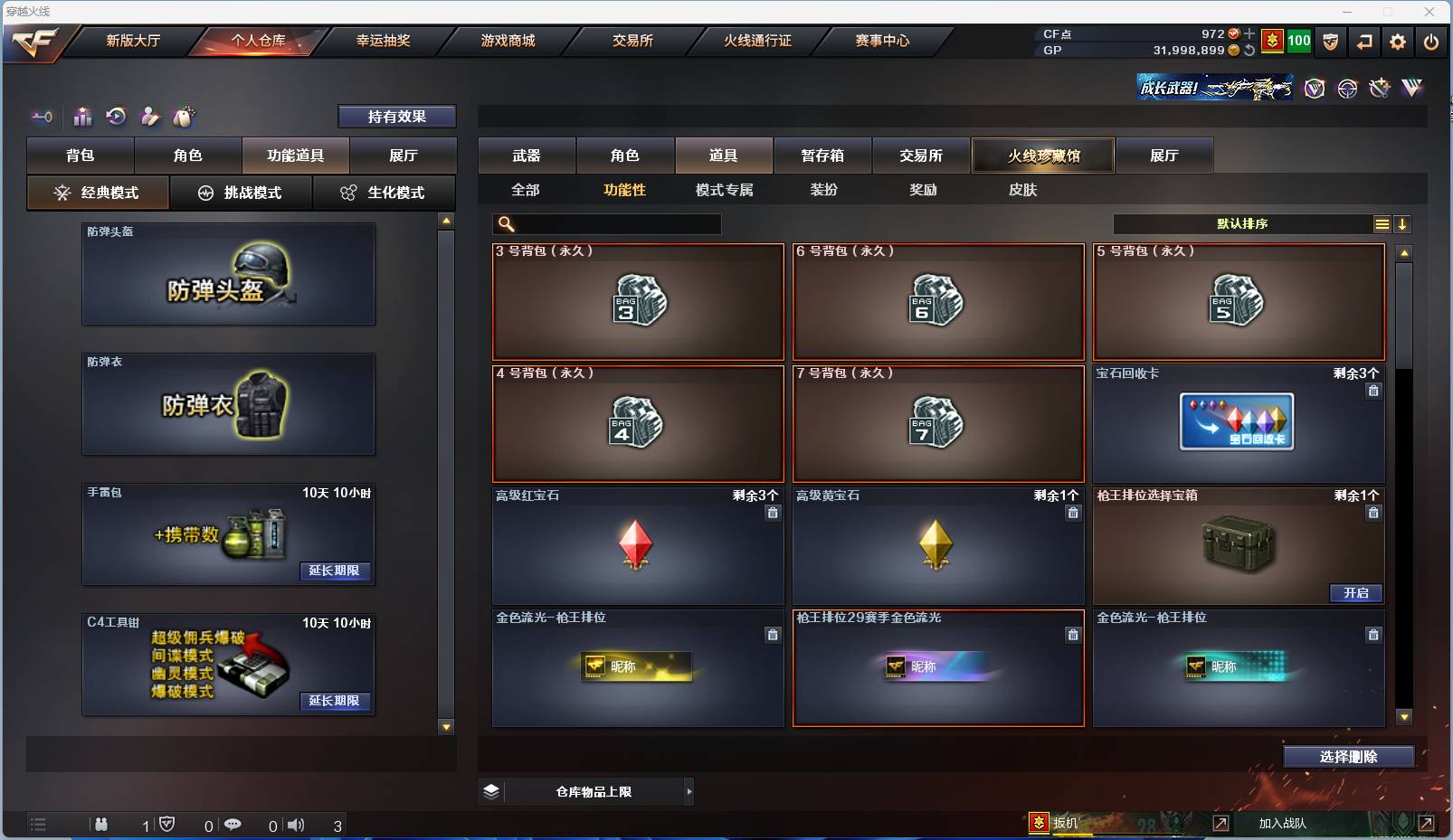Switch to the 武器 tab
This screenshot has height=840, width=1453.
527,155
